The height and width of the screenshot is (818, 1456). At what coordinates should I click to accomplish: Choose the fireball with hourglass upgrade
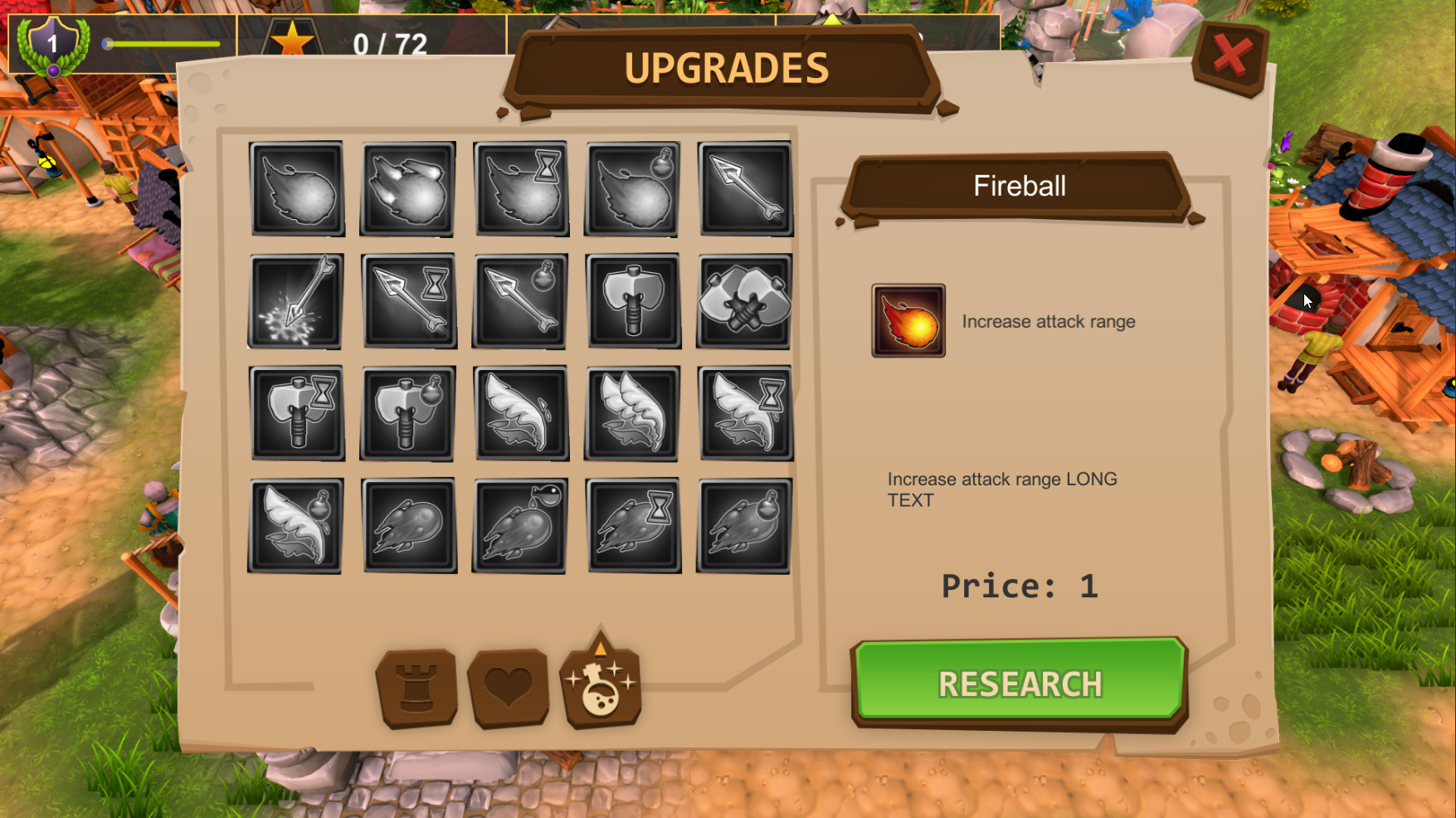coord(520,189)
